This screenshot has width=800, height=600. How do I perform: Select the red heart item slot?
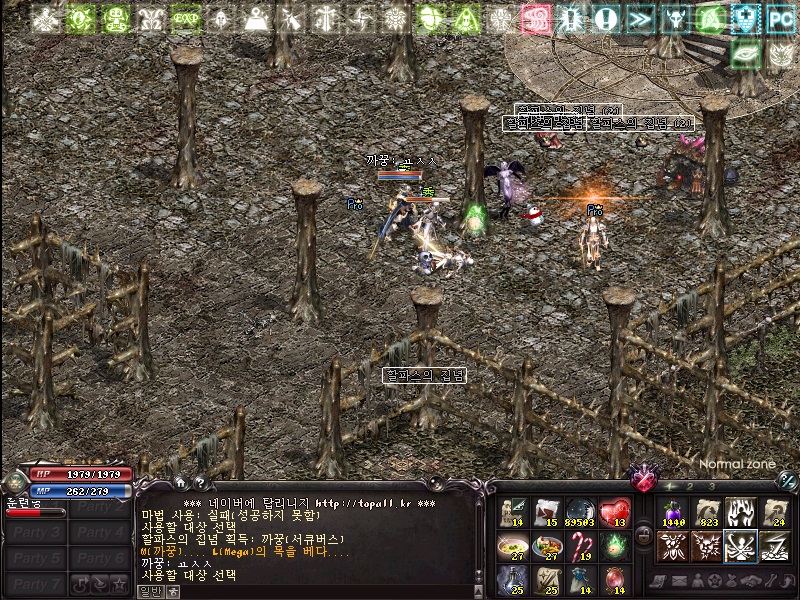pos(614,512)
